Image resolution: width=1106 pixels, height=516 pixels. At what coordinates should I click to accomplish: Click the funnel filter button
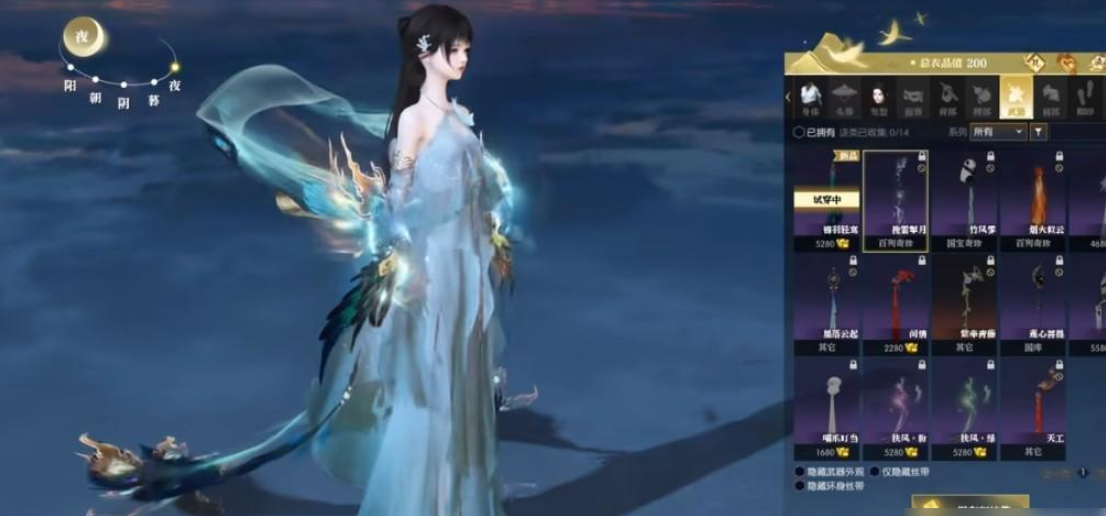[x=1039, y=132]
